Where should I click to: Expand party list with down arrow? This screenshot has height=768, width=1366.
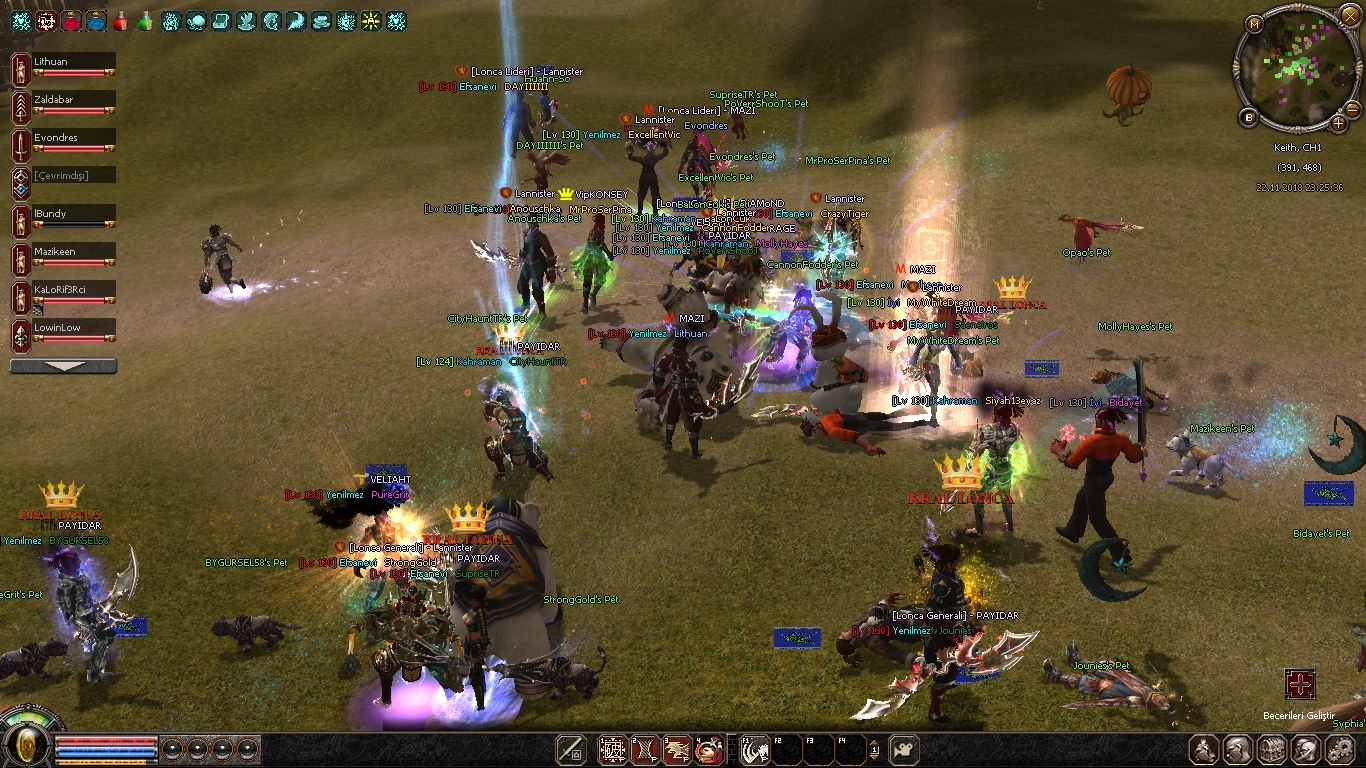pos(63,366)
